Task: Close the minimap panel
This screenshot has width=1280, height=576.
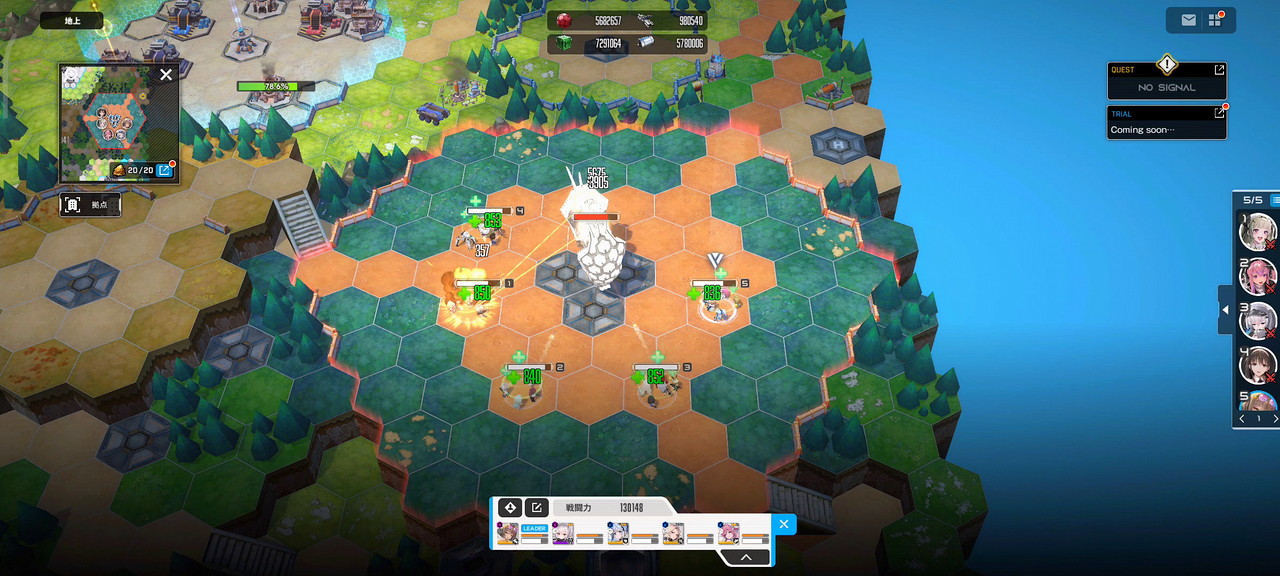Action: [x=166, y=74]
